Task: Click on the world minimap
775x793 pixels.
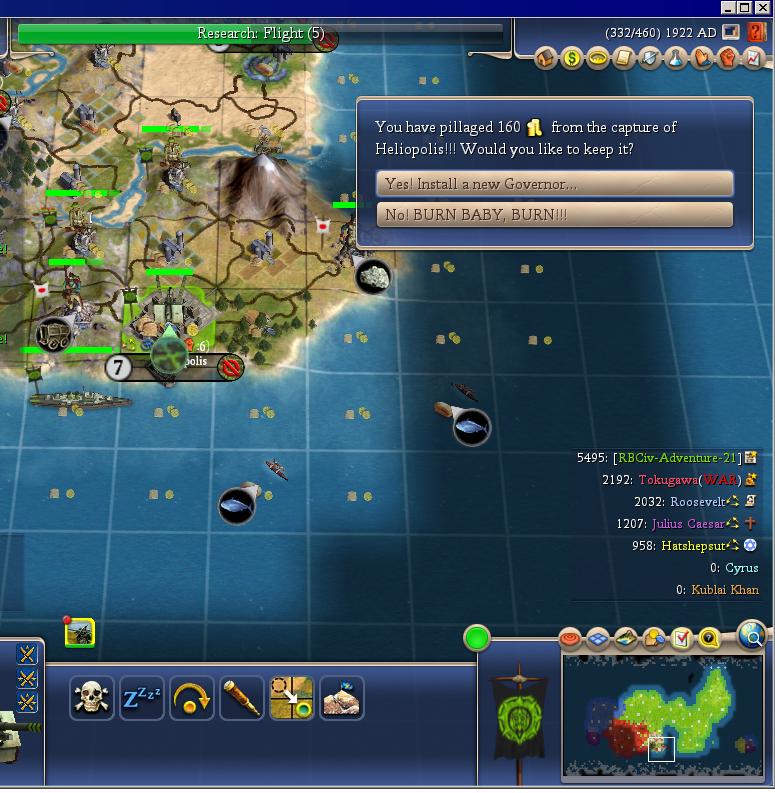Action: pyautogui.click(x=660, y=717)
